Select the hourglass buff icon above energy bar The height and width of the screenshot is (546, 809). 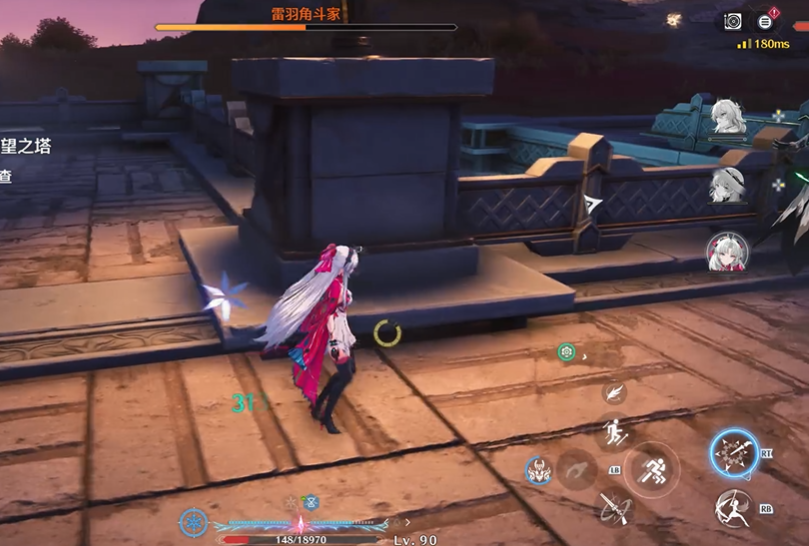[x=312, y=502]
